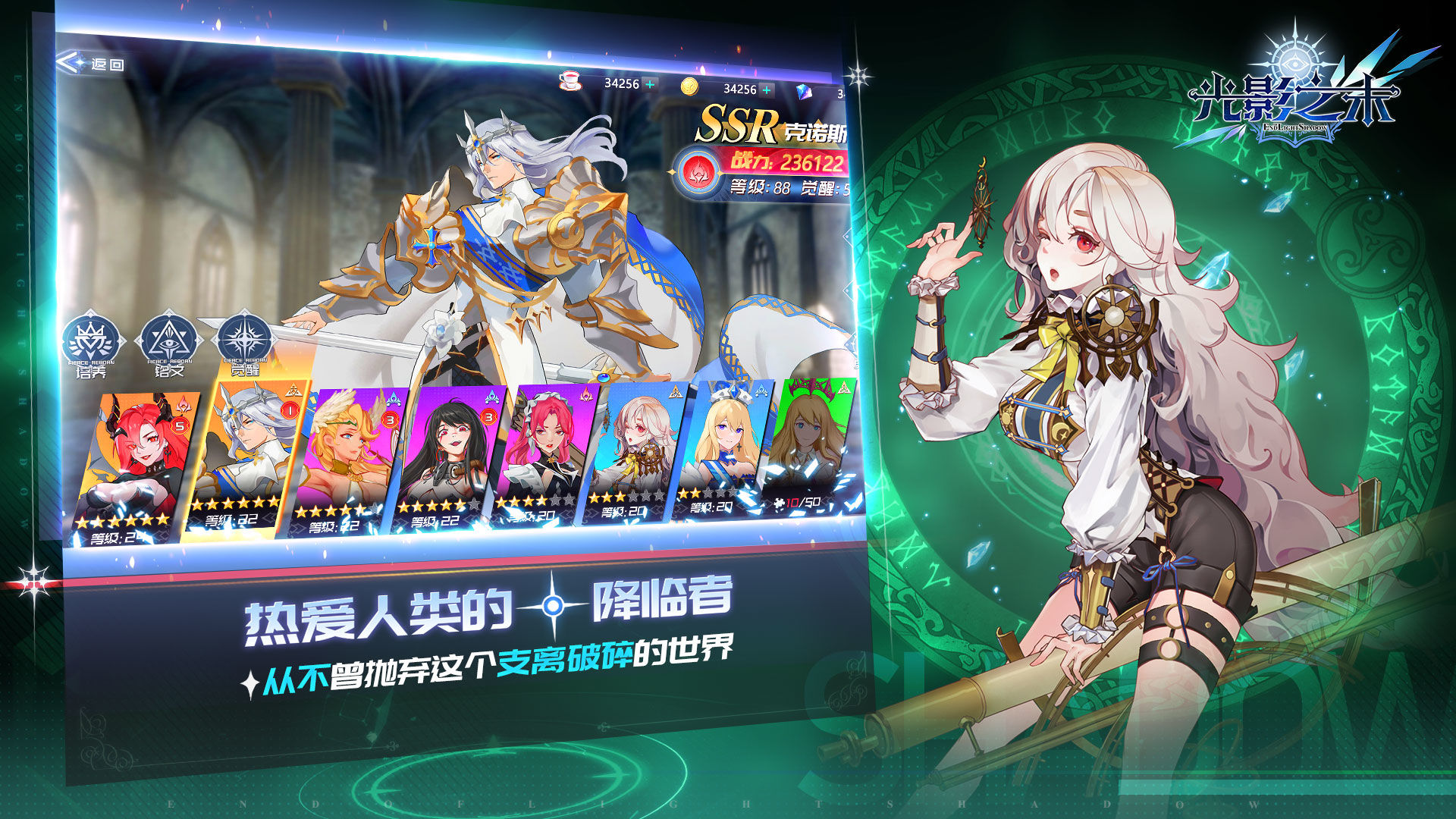The height and width of the screenshot is (819, 1456).
Task: Click the number 5 badge on demon card
Action: [x=179, y=426]
